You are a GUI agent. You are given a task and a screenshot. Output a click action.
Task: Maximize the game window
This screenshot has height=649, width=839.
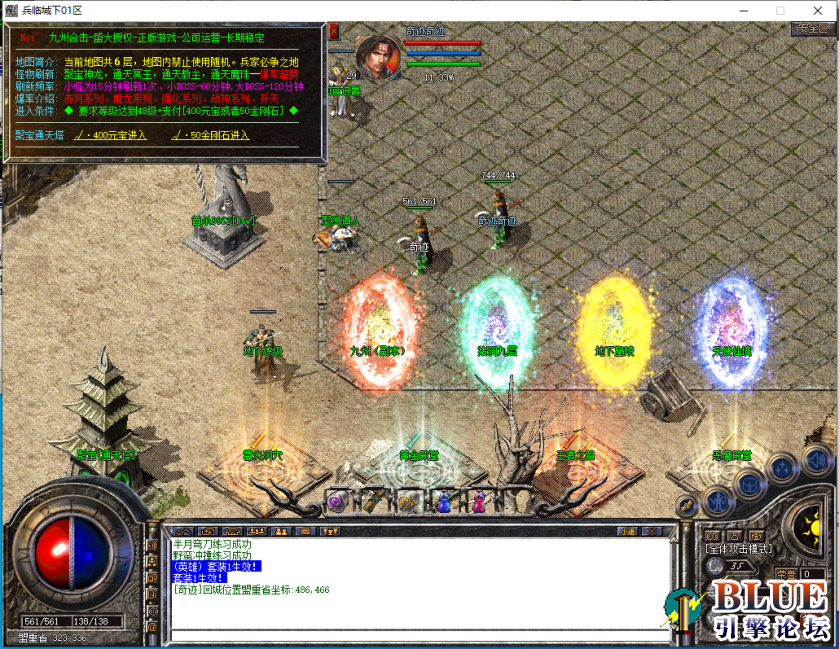tap(780, 9)
